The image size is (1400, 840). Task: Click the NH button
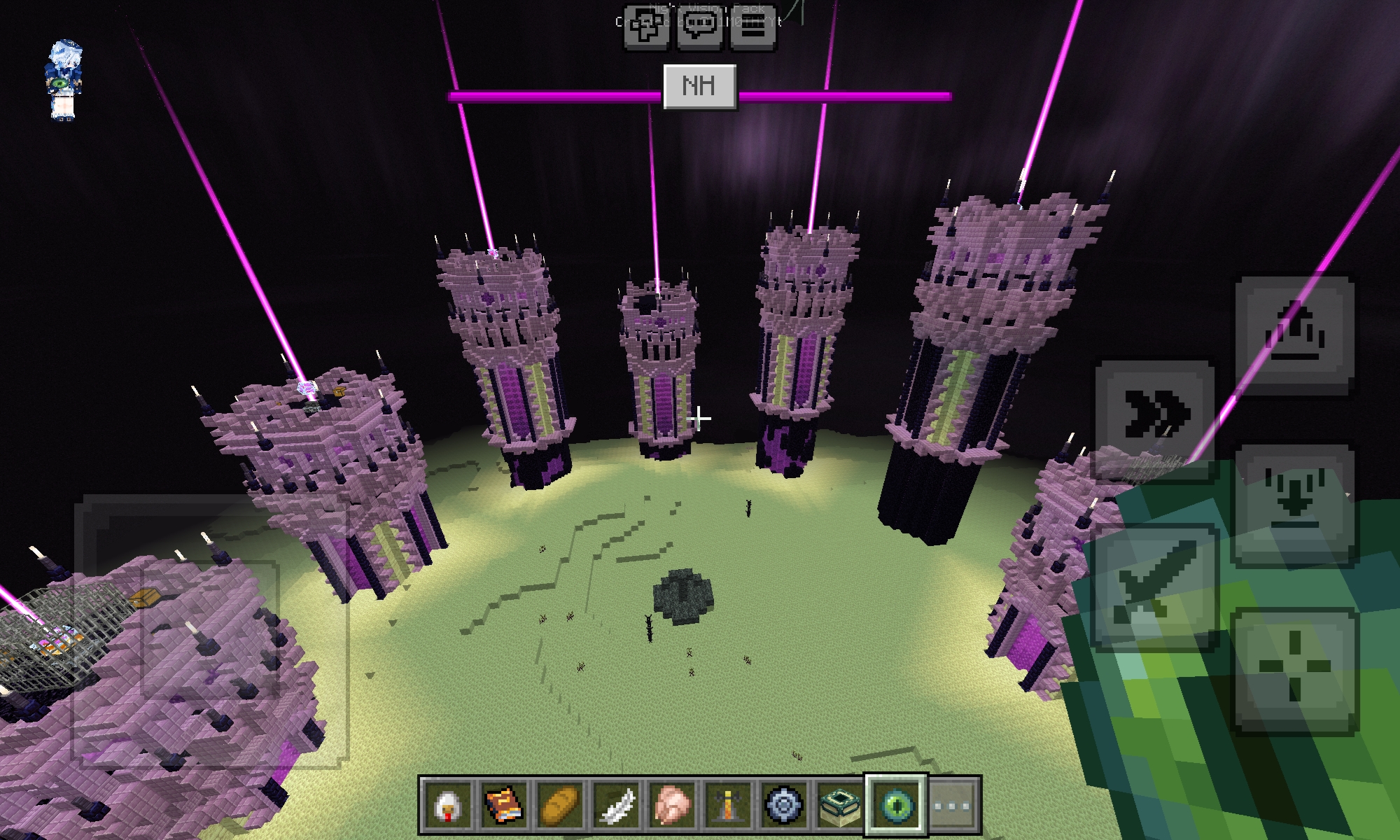point(699,87)
